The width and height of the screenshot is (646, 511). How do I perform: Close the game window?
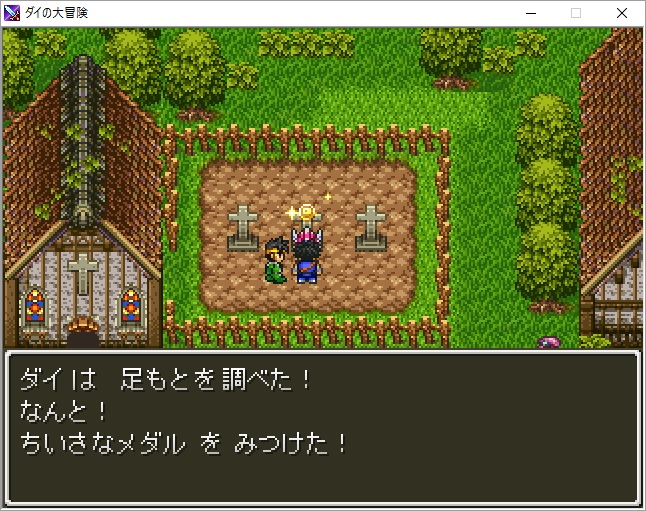click(622, 13)
